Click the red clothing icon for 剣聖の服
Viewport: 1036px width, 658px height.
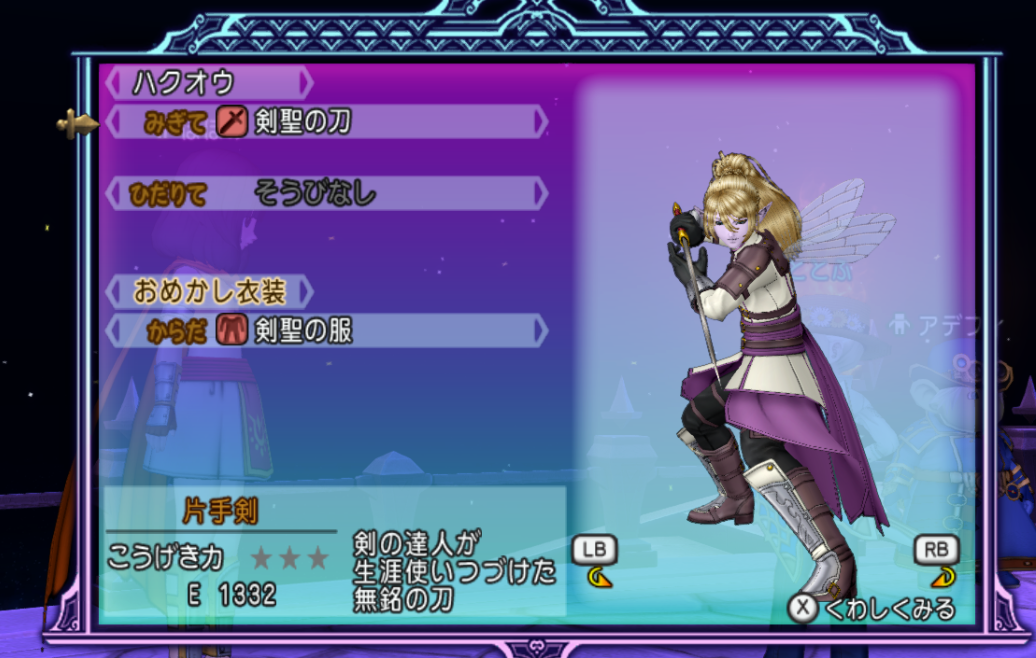tap(231, 330)
